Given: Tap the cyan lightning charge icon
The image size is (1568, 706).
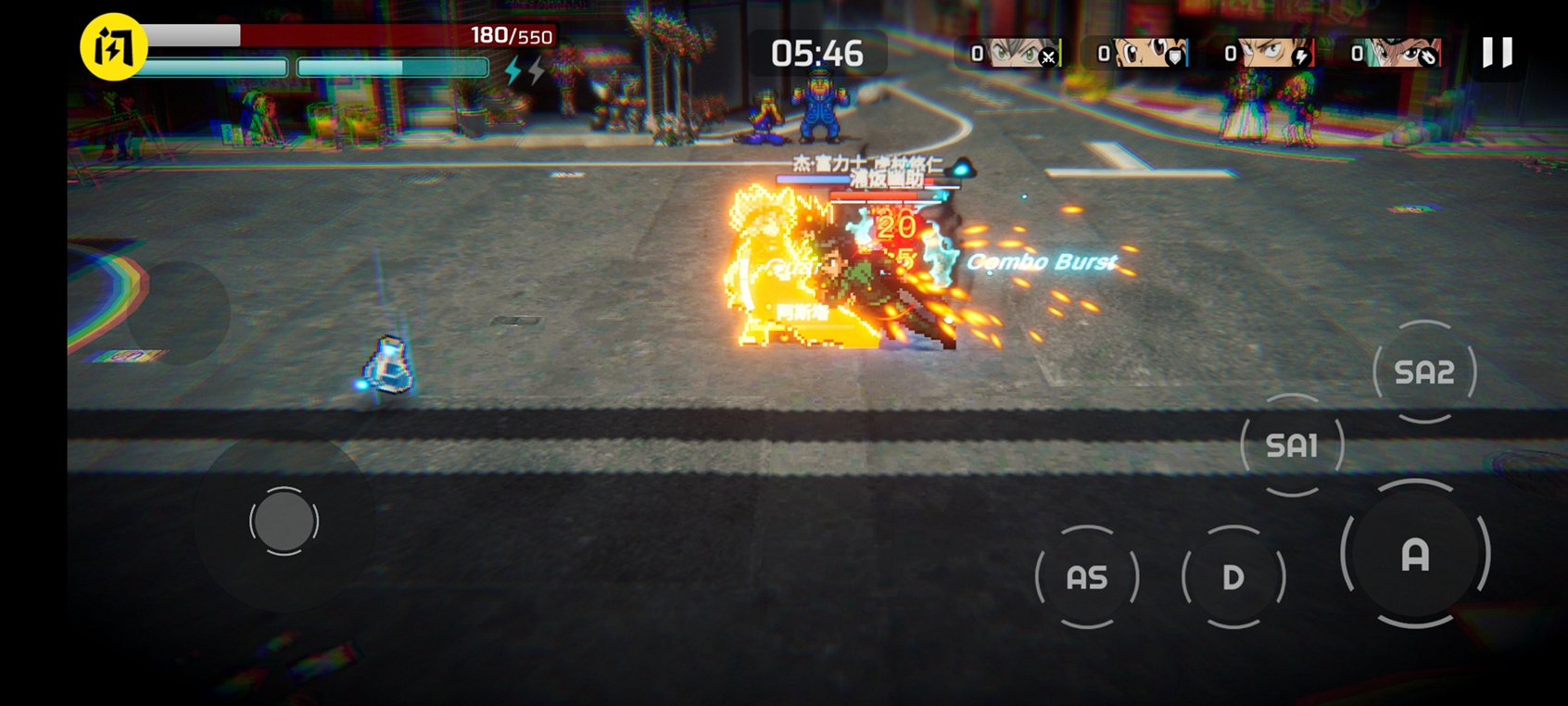Looking at the screenshot, I should click(x=513, y=69).
